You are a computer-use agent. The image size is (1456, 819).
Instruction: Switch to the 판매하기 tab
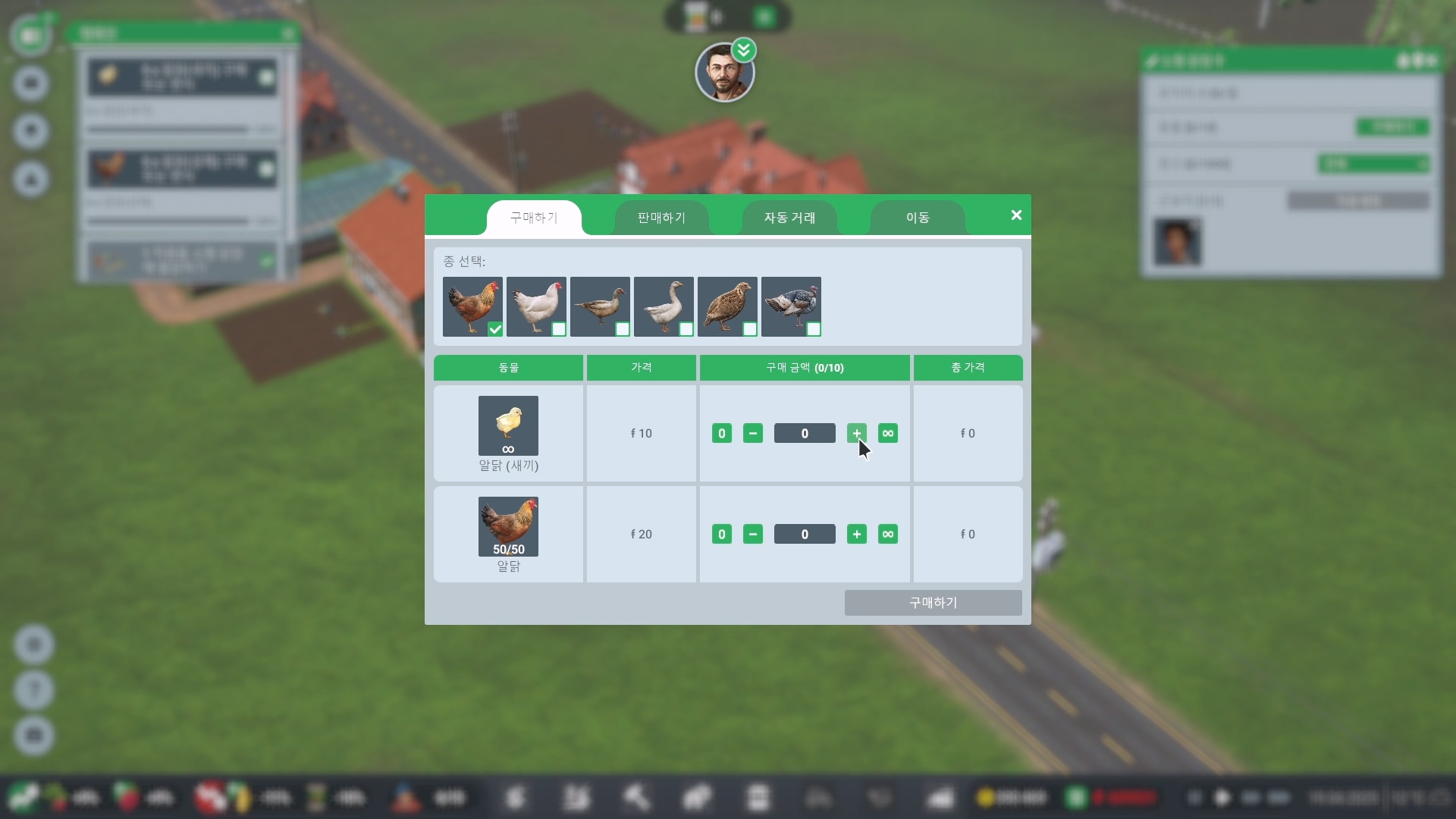661,218
